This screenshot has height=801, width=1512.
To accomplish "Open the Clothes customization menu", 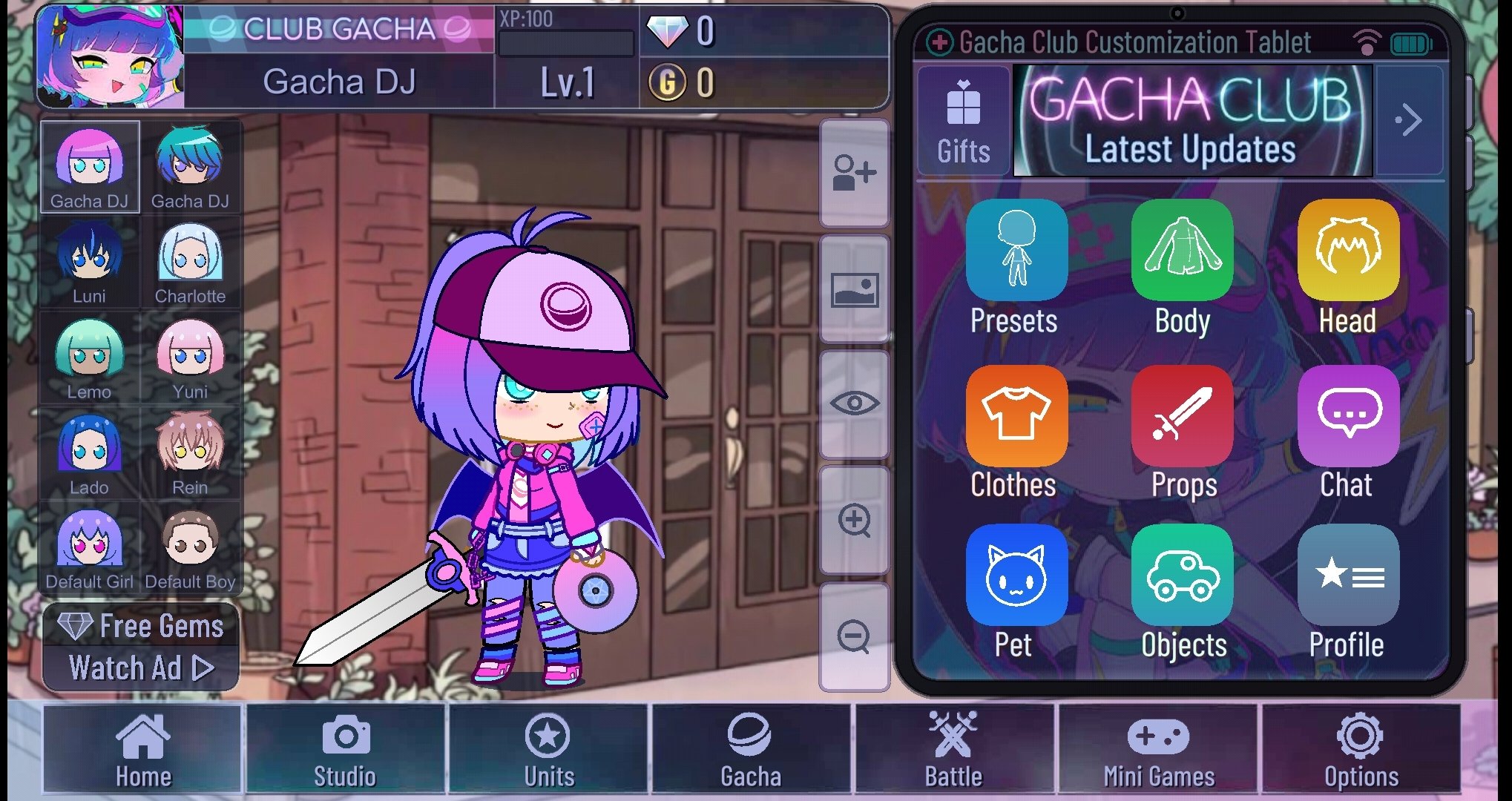I will pos(1016,415).
